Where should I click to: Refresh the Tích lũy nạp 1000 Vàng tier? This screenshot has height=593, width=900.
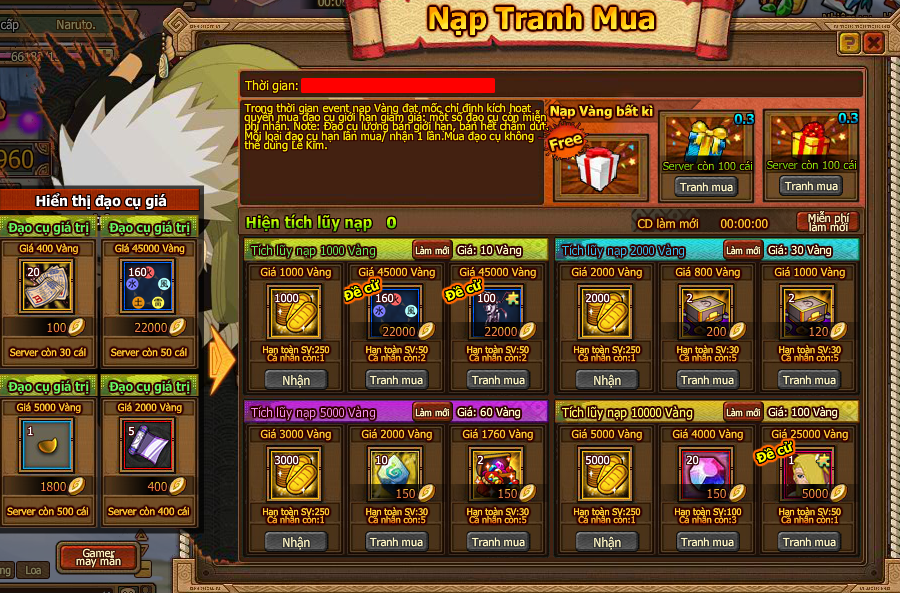coord(432,250)
